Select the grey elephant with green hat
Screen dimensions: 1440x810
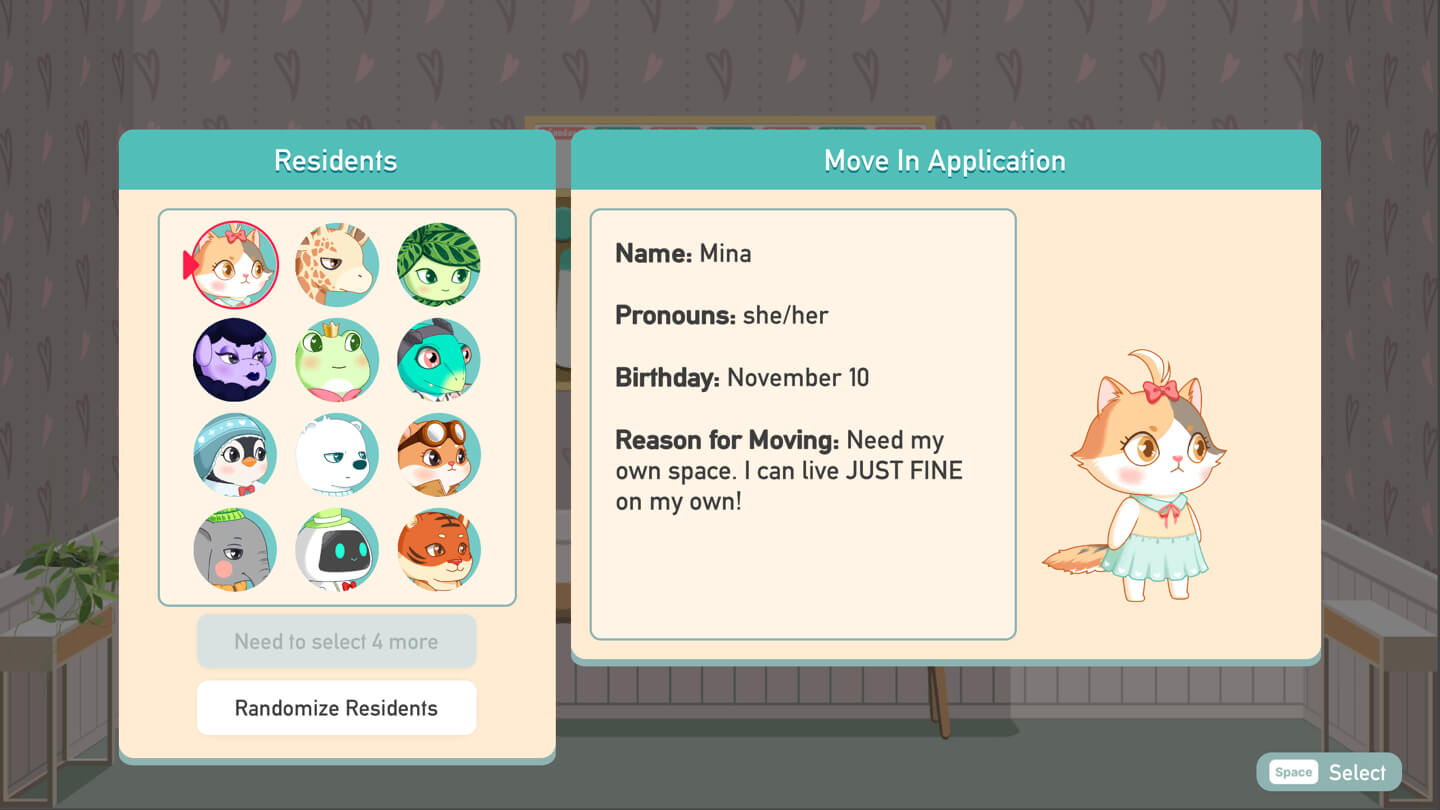pyautogui.click(x=235, y=550)
